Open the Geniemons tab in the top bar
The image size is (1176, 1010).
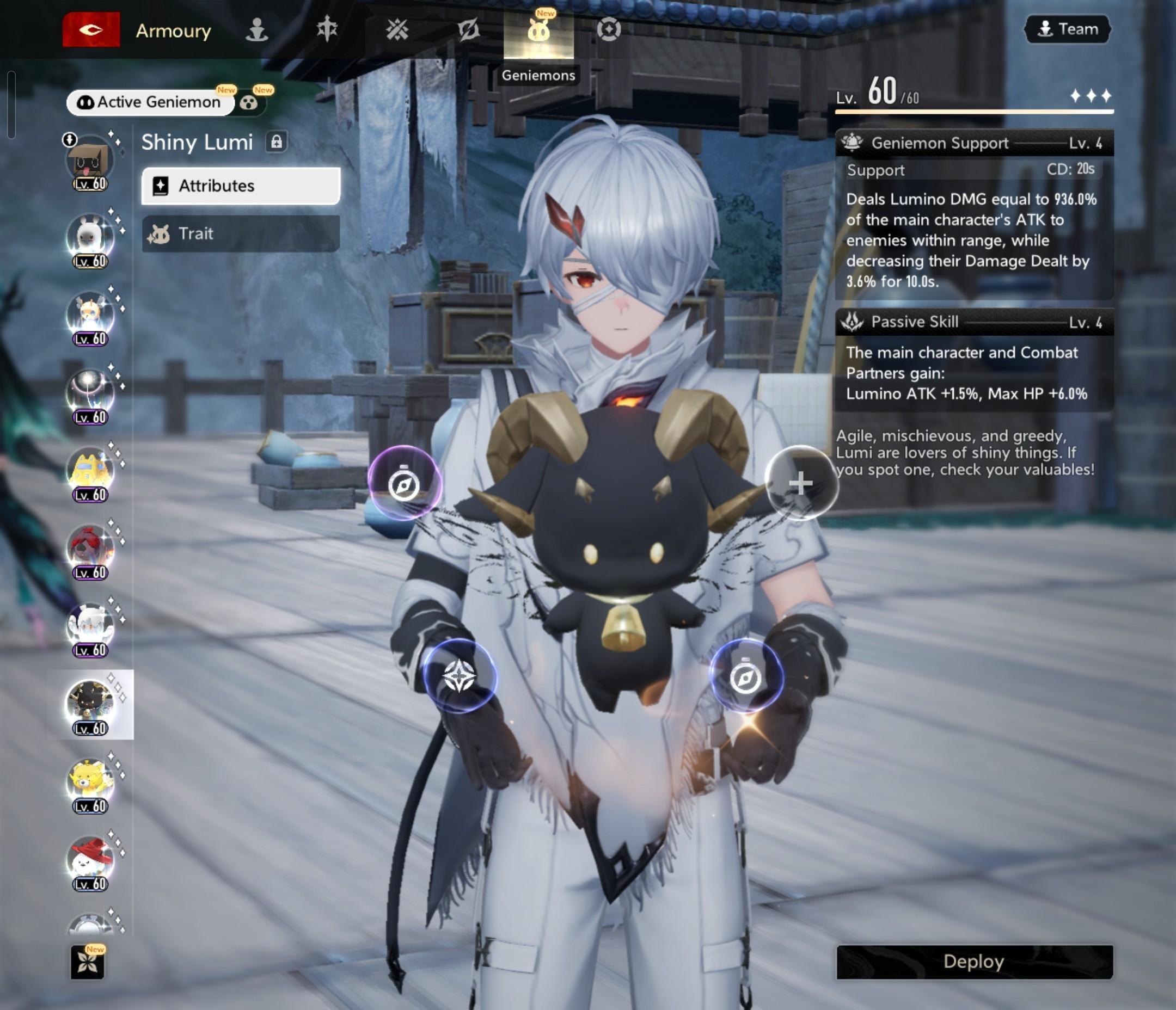click(x=538, y=31)
